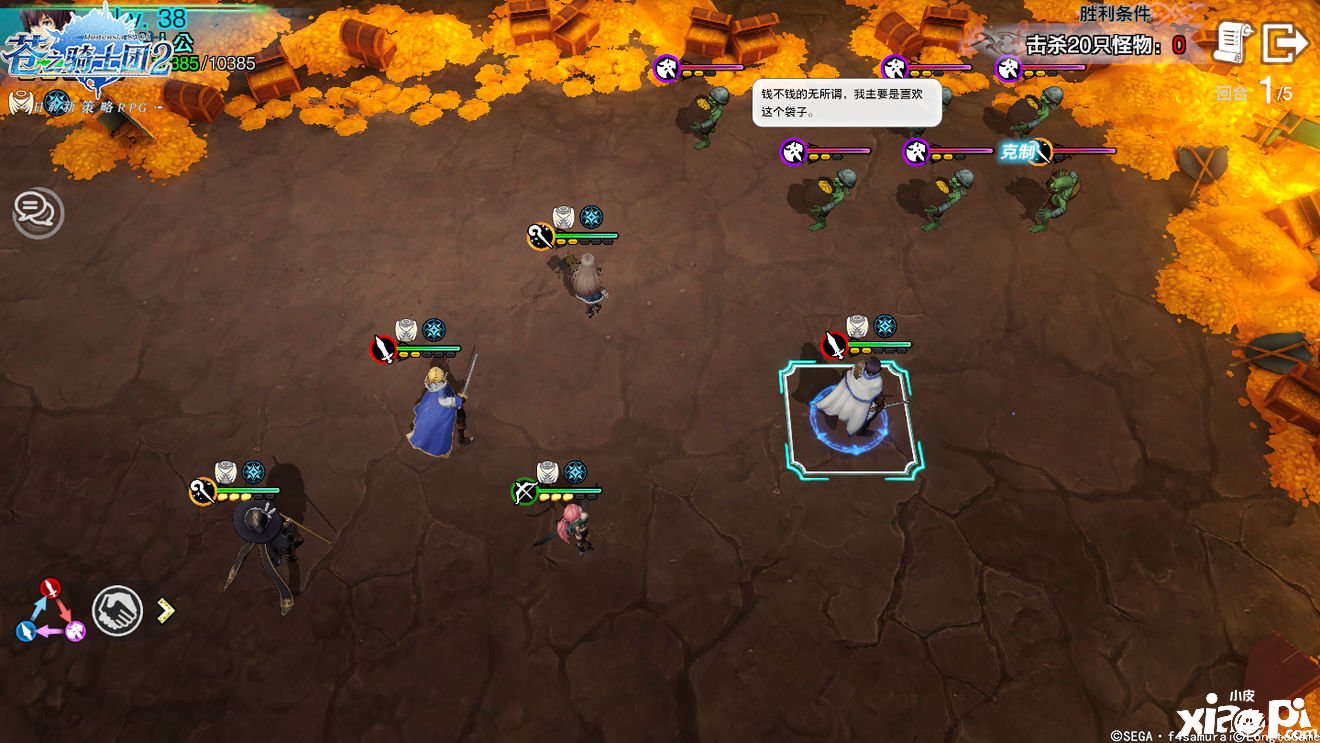Image resolution: width=1320 pixels, height=743 pixels.
Task: Show the class advantage triangle chart
Action: pyautogui.click(x=51, y=610)
